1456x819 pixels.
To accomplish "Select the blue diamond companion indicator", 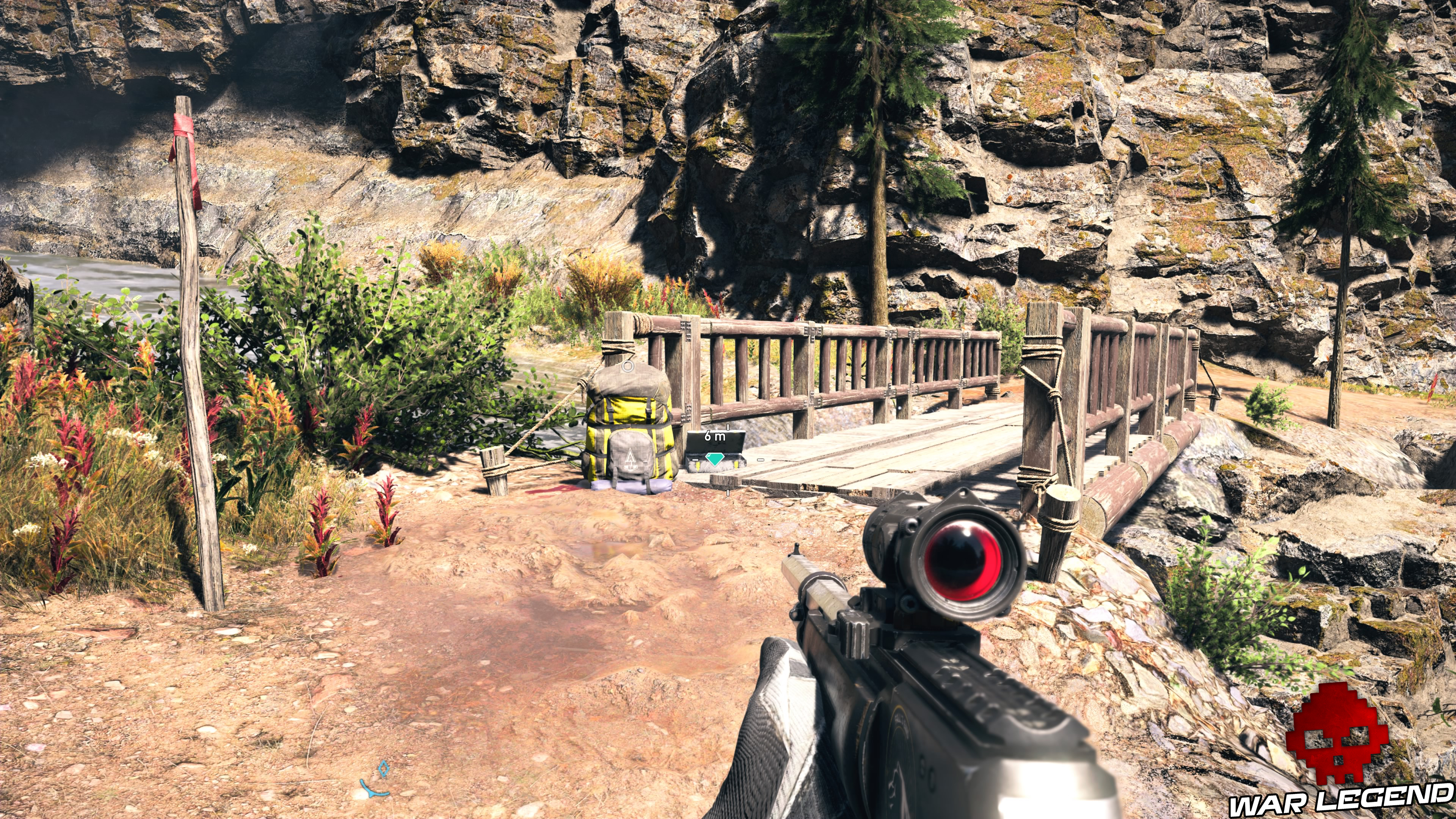I will click(x=384, y=768).
